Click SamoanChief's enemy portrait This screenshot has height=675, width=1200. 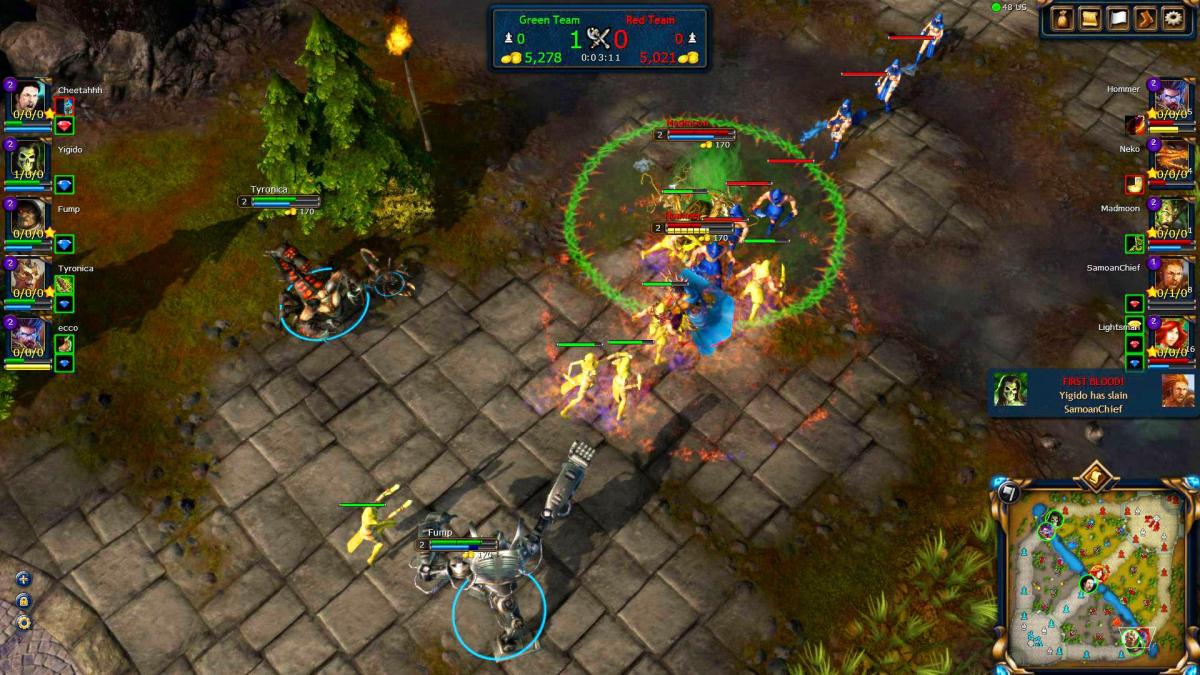click(x=1171, y=279)
